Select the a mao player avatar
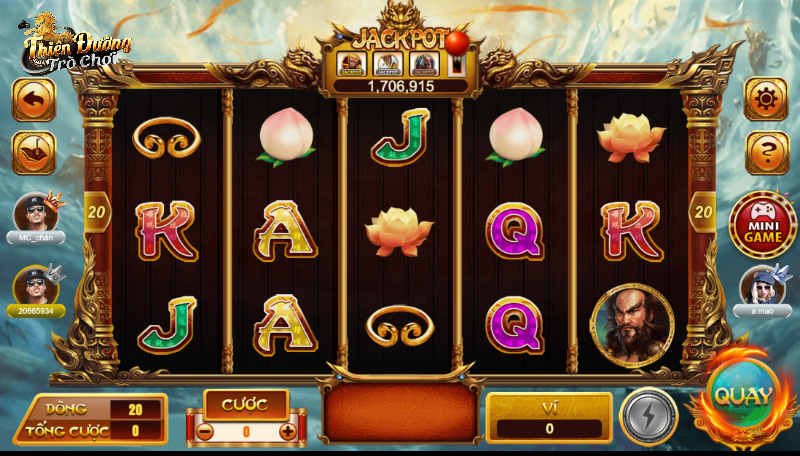The height and width of the screenshot is (456, 800). pyautogui.click(x=763, y=286)
